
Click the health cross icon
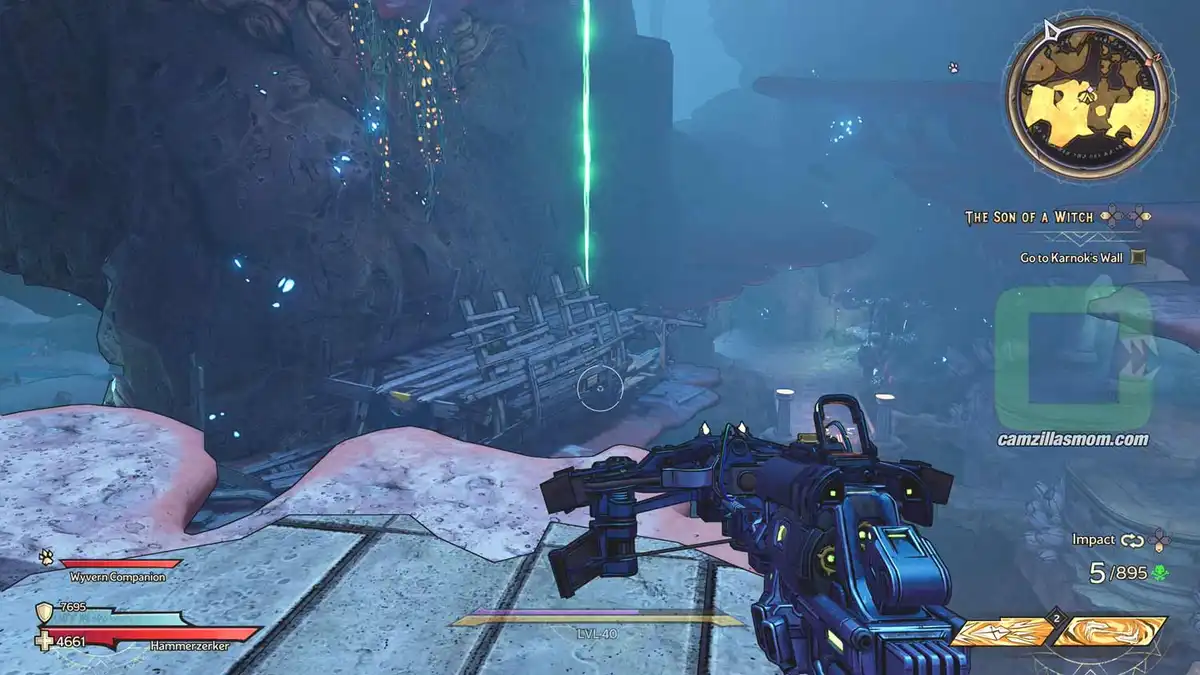click(45, 640)
